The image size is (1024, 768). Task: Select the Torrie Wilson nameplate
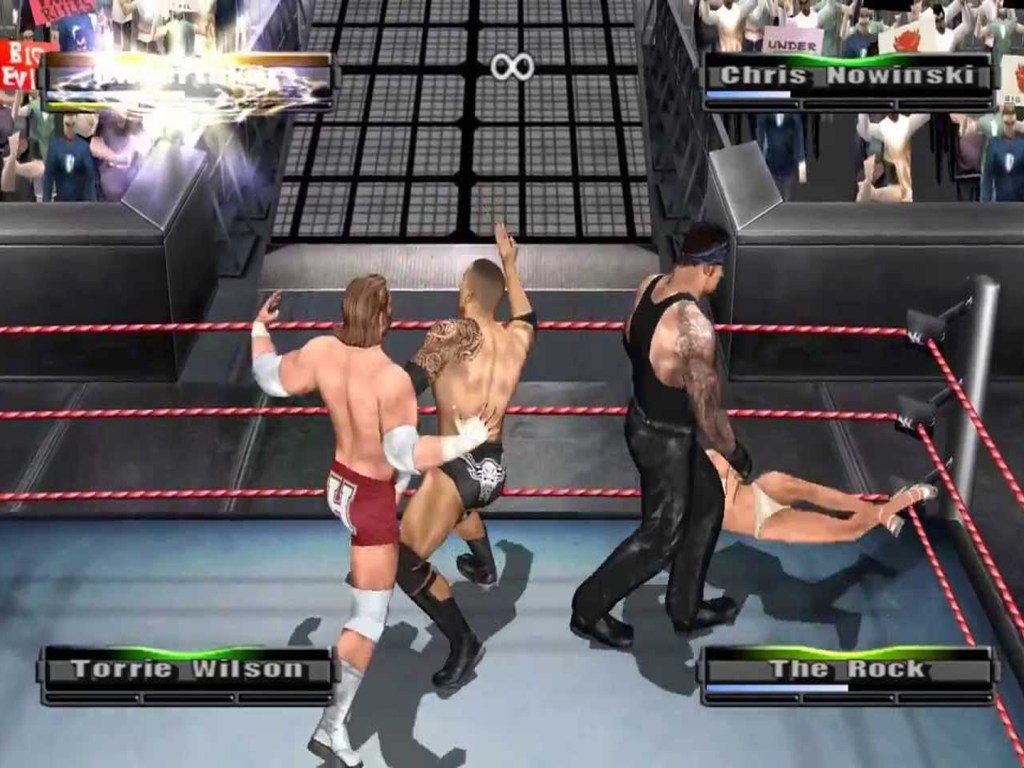(187, 670)
